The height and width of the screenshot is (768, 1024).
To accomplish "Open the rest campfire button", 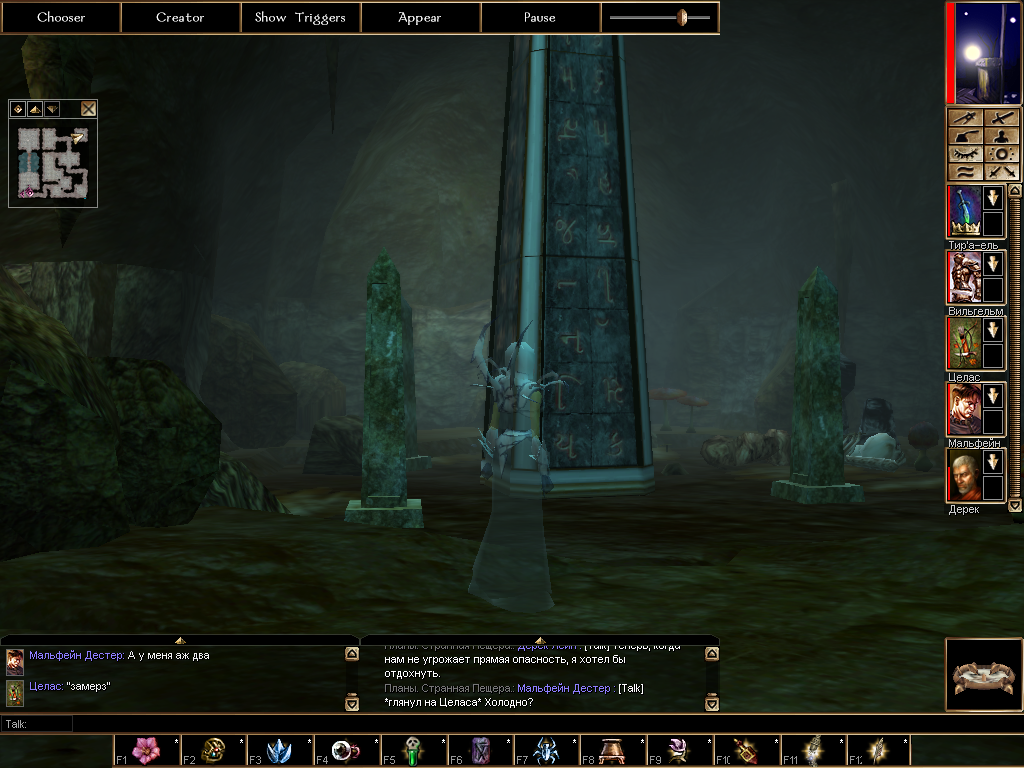I will click(984, 675).
